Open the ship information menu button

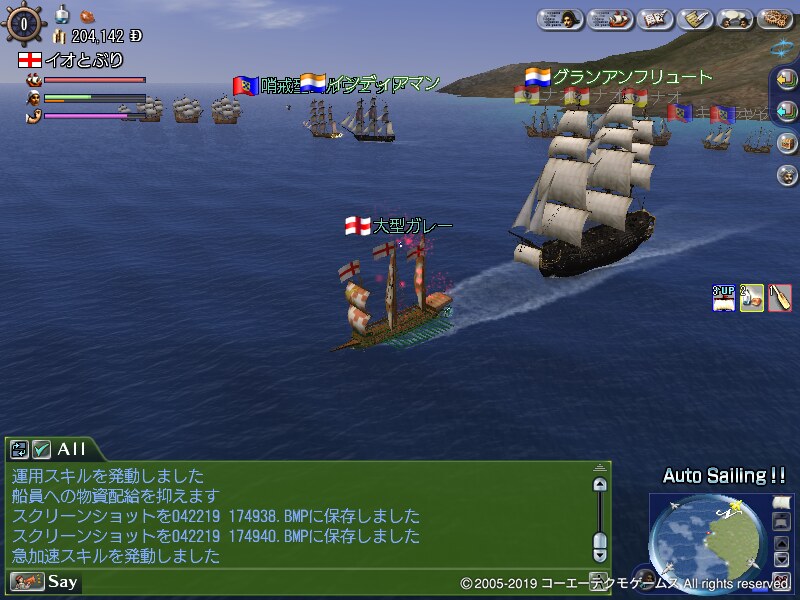point(608,17)
